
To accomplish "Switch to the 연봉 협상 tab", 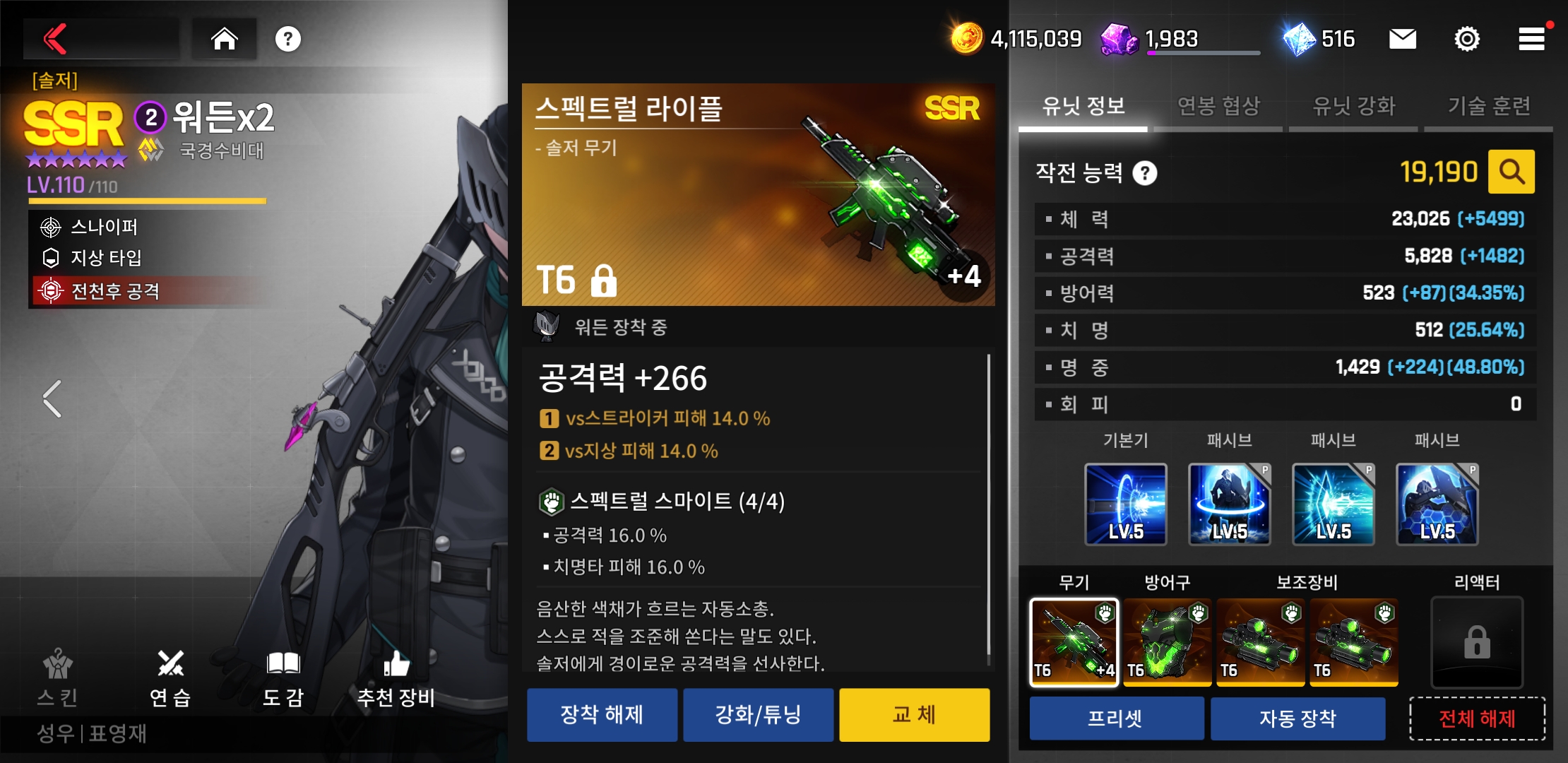I will (1218, 107).
